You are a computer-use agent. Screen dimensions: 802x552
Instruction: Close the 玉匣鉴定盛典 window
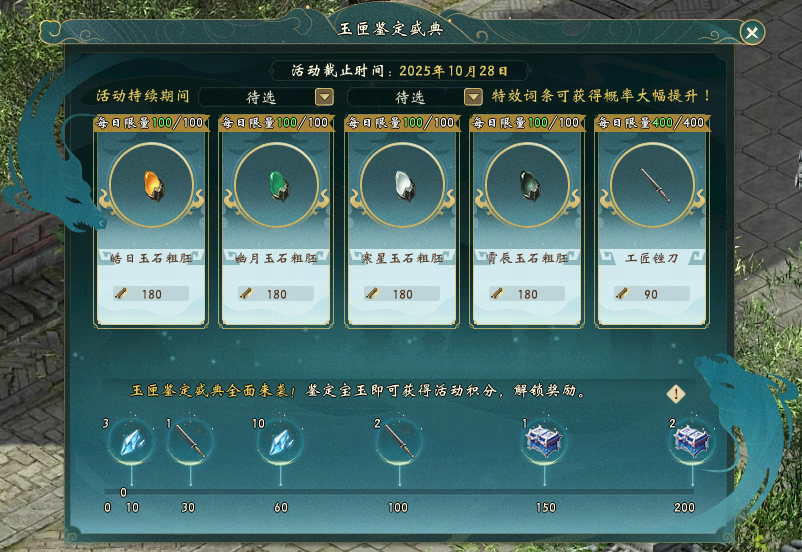click(x=751, y=33)
